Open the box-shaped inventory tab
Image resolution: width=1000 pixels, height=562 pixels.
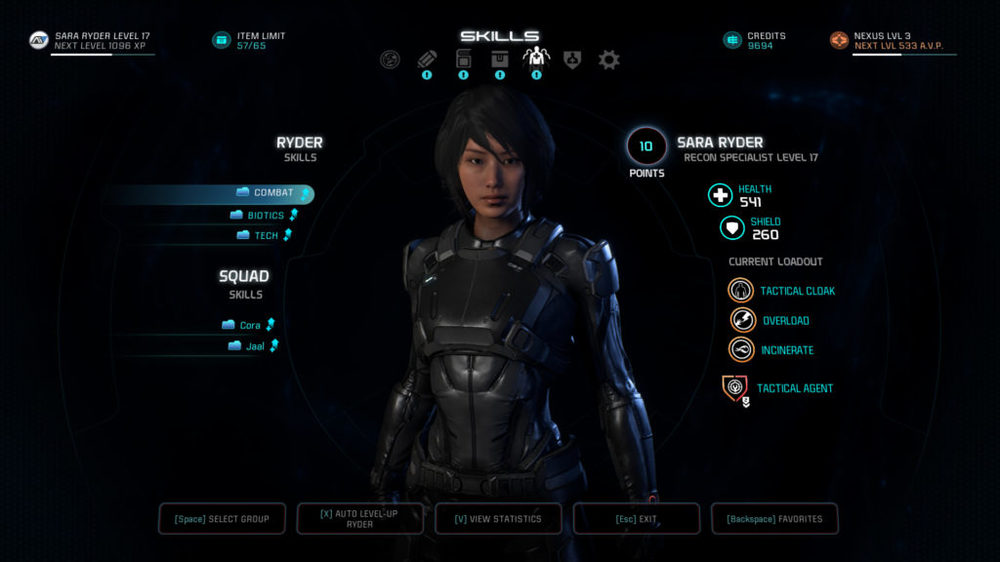[x=499, y=60]
